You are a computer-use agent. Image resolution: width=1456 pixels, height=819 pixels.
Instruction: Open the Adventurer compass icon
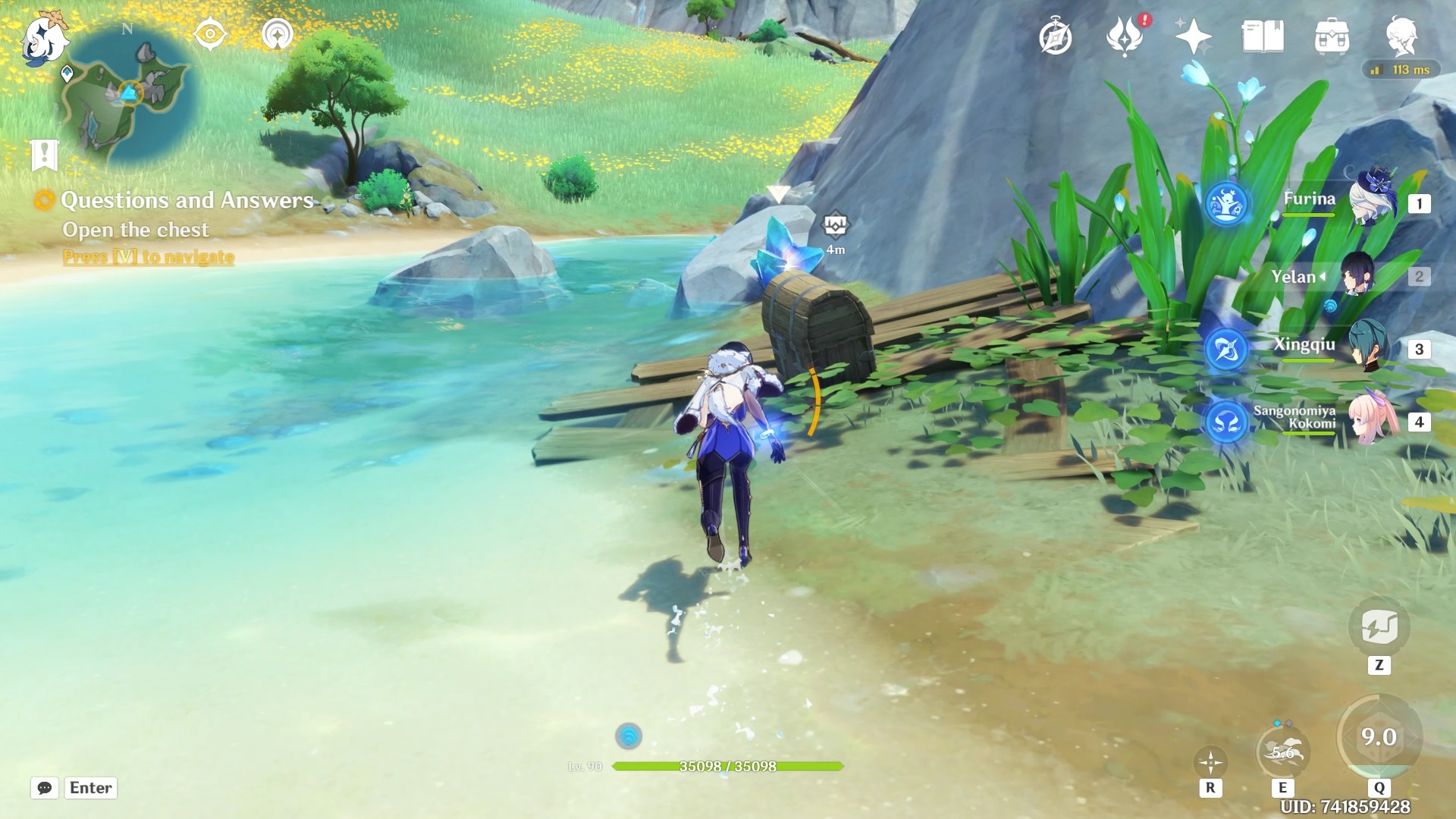tap(1056, 36)
